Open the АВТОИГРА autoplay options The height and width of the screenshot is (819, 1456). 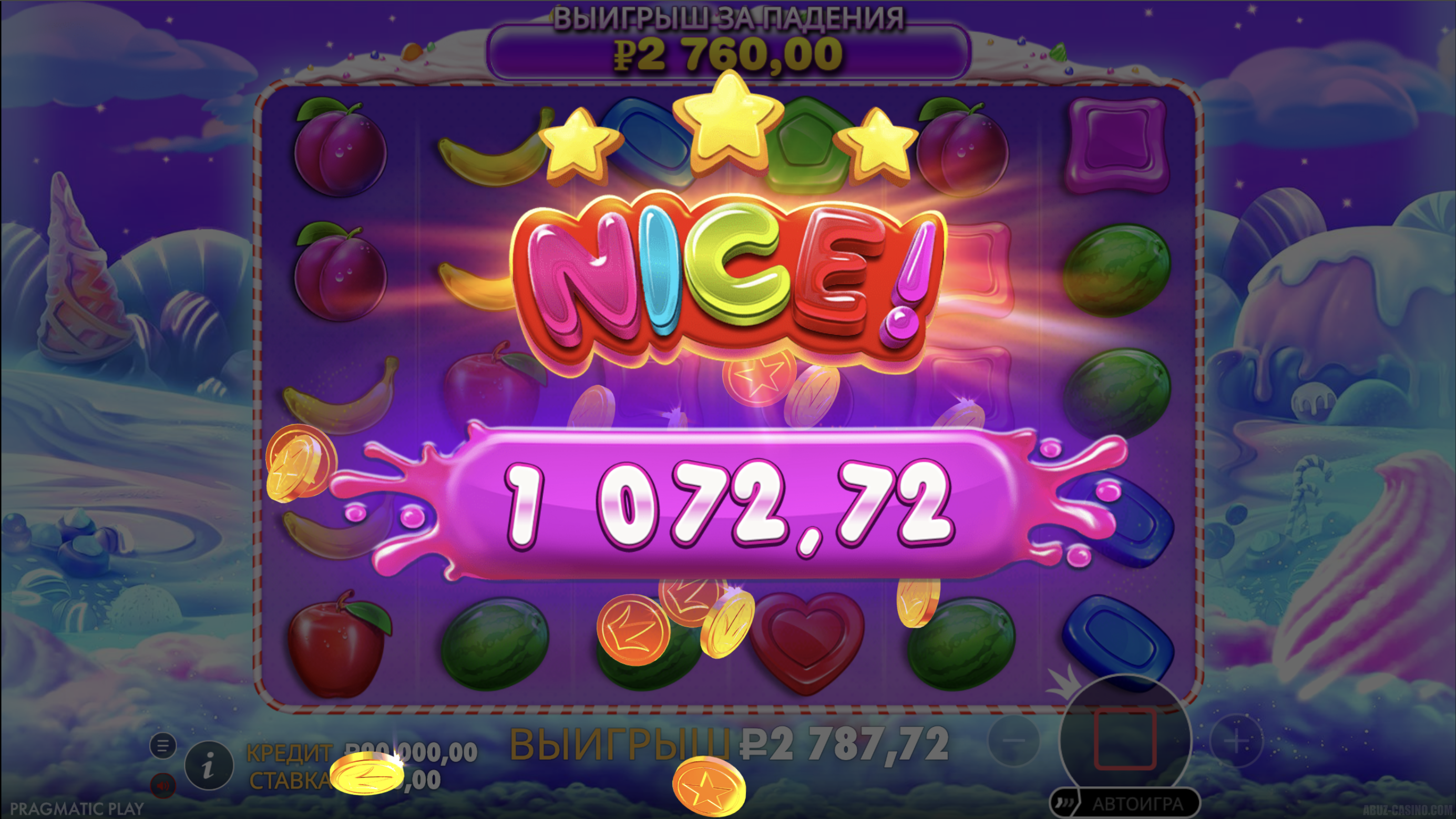1137,804
